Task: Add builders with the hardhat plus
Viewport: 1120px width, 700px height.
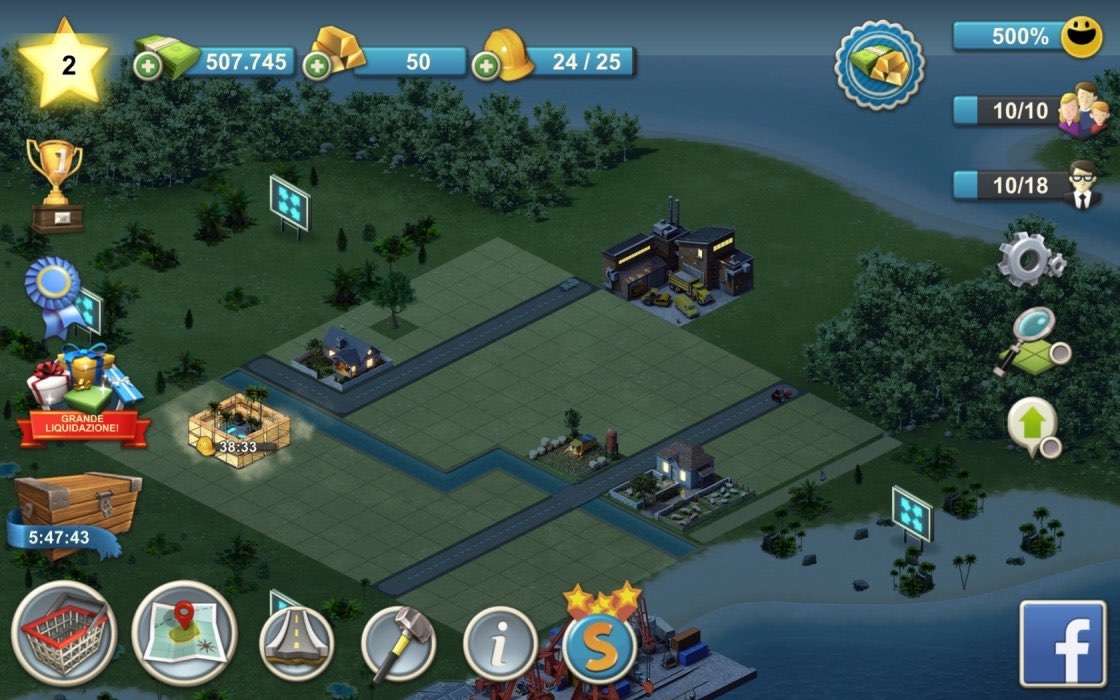Action: tap(486, 66)
